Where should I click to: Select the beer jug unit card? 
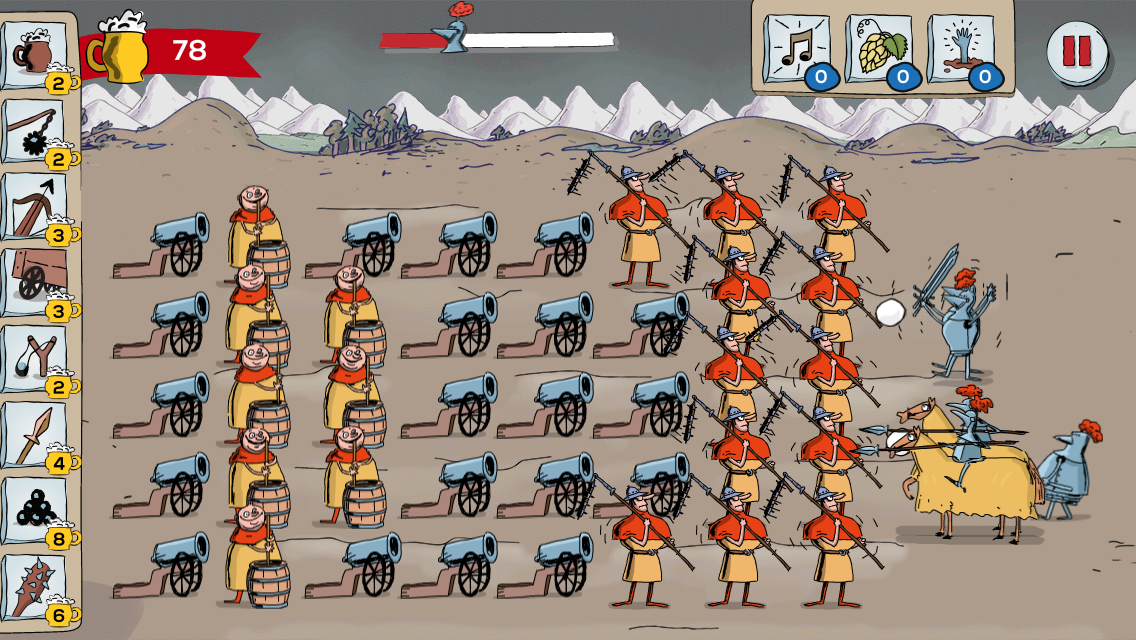(x=36, y=54)
